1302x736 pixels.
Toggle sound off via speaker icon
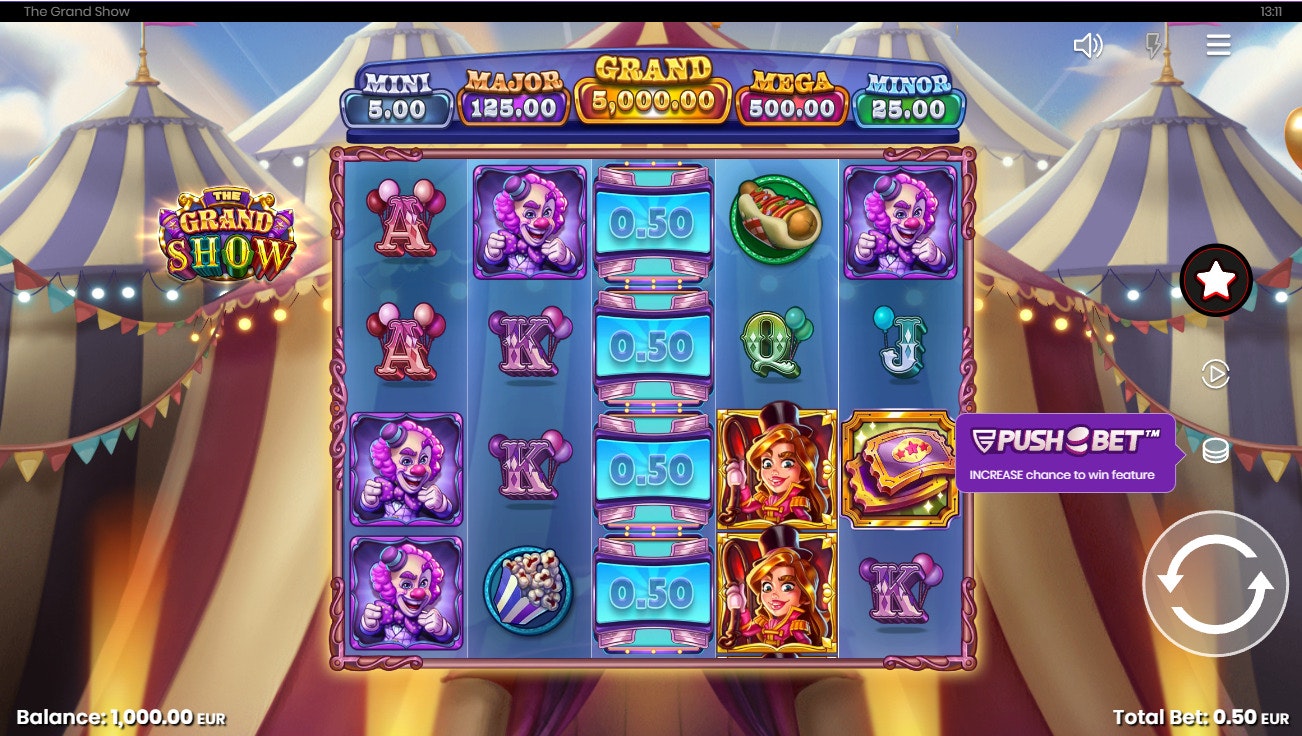[1090, 44]
